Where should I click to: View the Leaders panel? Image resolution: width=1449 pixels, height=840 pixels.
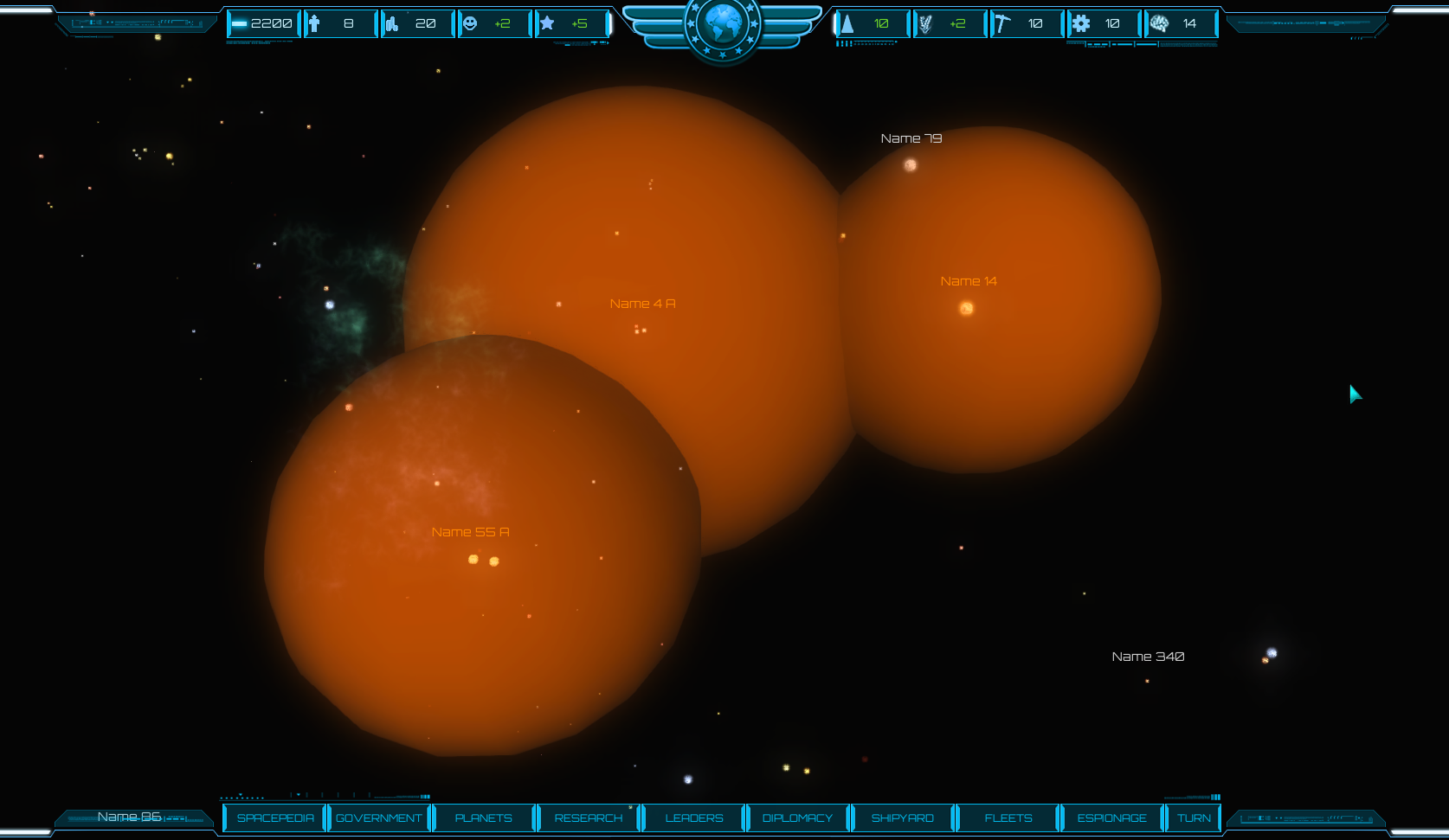tap(693, 818)
